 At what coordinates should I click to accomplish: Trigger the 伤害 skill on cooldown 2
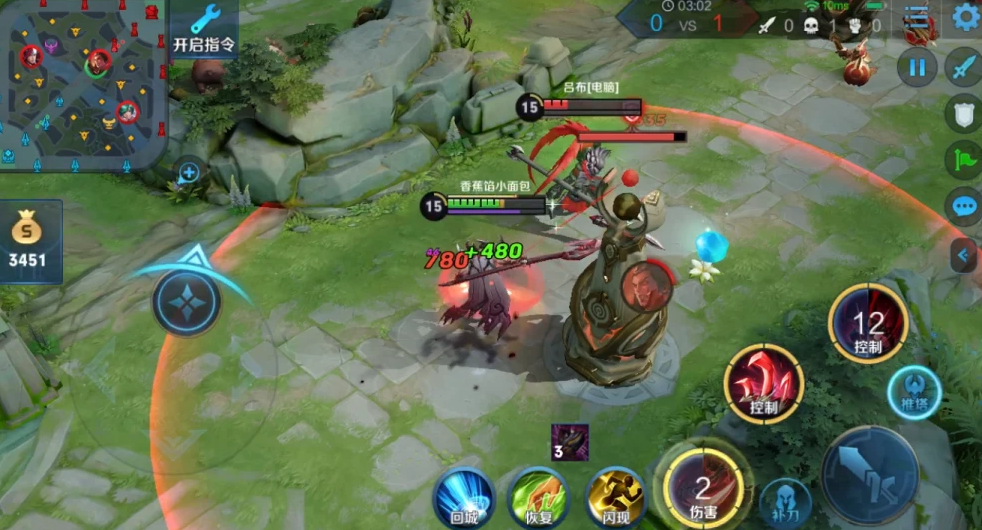[x=703, y=489]
